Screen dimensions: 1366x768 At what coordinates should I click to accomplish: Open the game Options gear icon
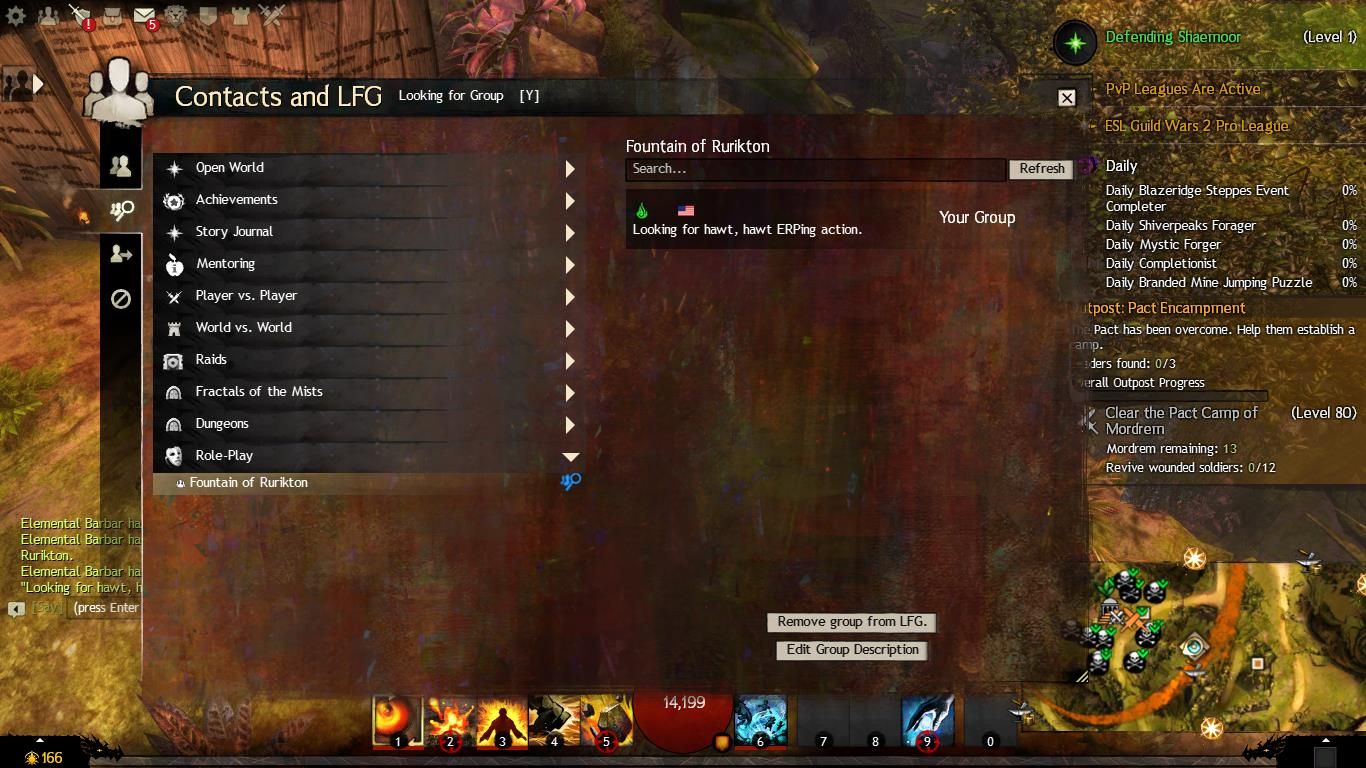[x=14, y=14]
